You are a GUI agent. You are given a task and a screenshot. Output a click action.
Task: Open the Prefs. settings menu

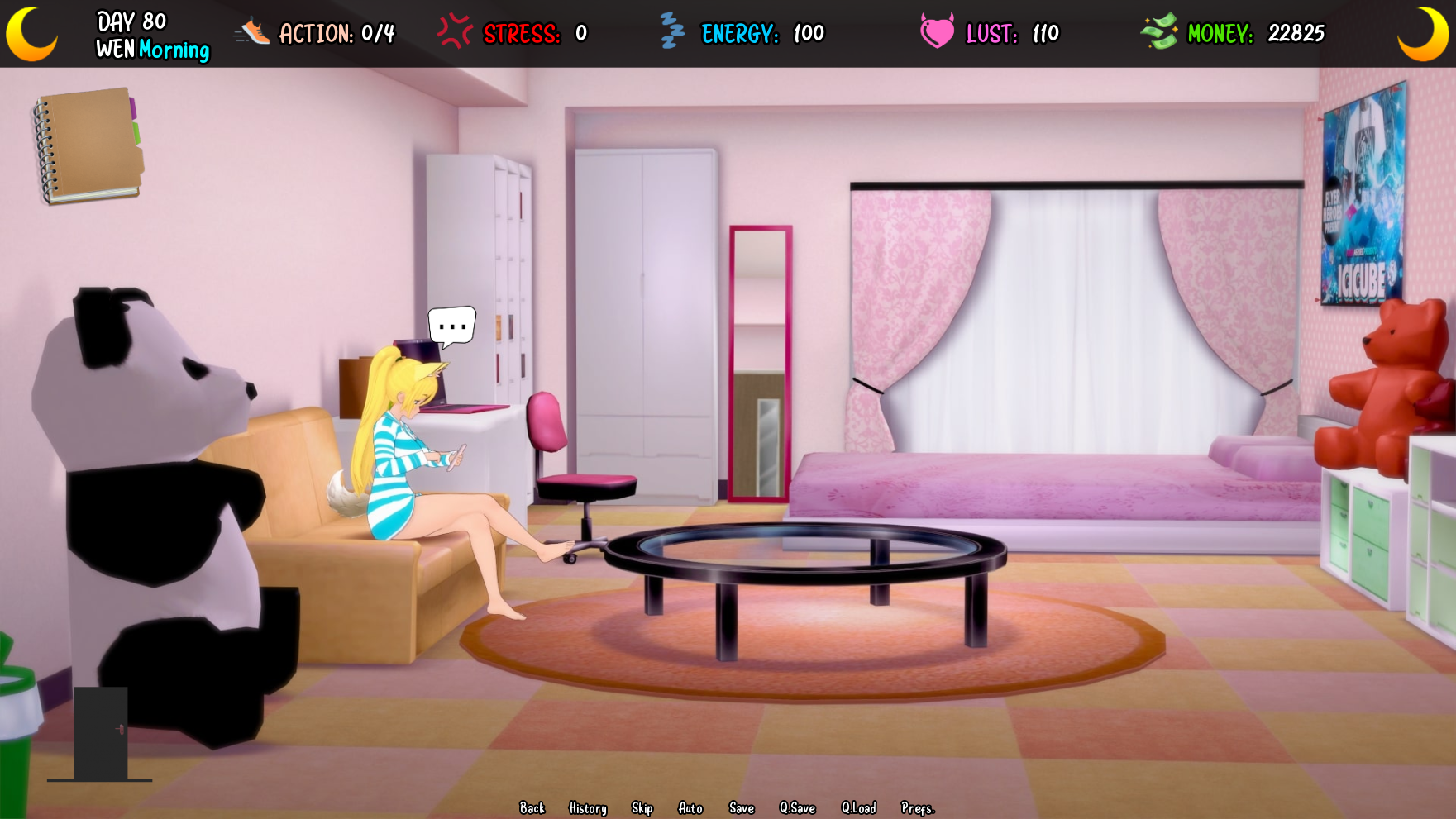click(x=919, y=808)
